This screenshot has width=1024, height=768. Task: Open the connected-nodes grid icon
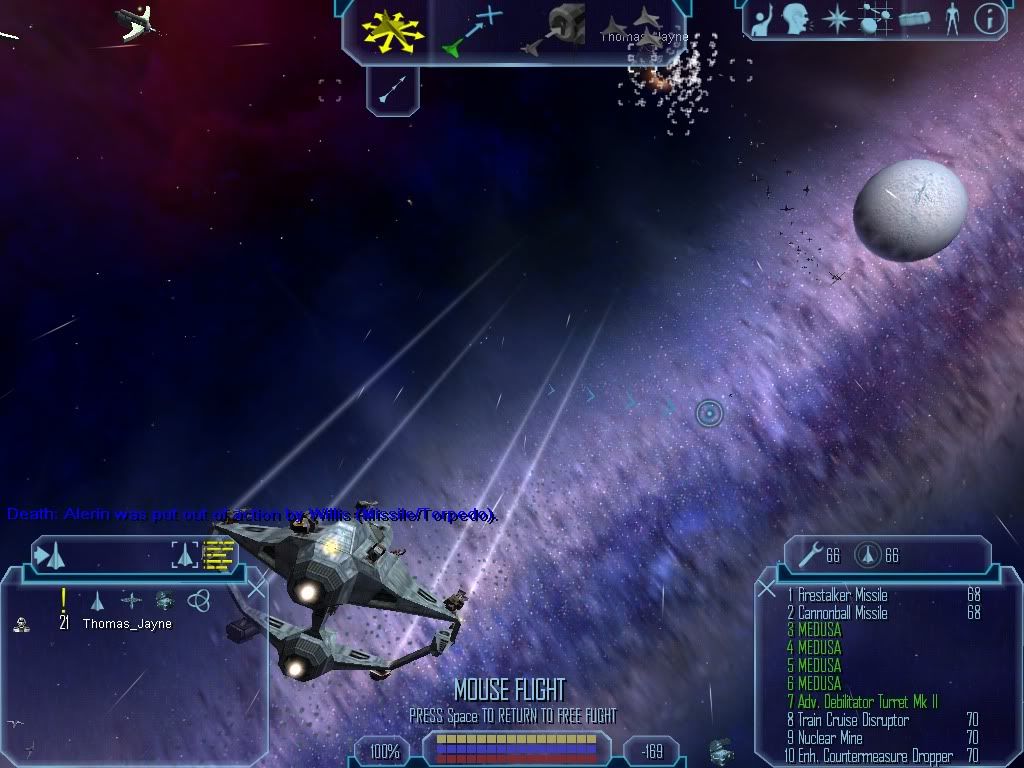(875, 19)
